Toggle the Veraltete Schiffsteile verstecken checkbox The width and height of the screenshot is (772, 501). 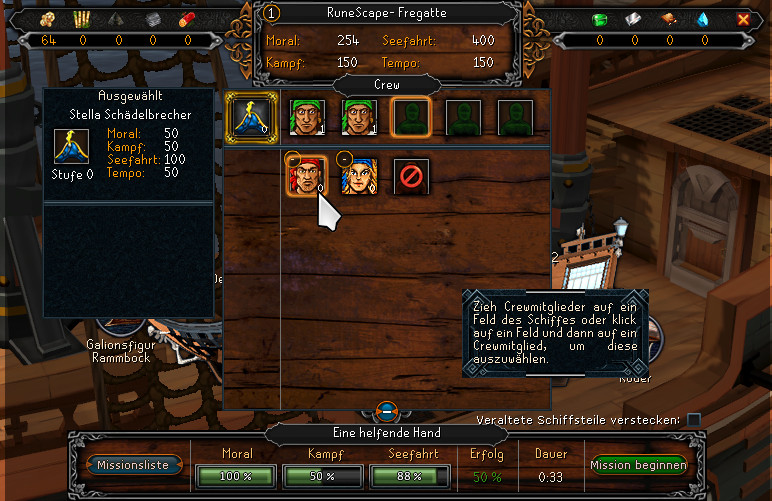694,419
